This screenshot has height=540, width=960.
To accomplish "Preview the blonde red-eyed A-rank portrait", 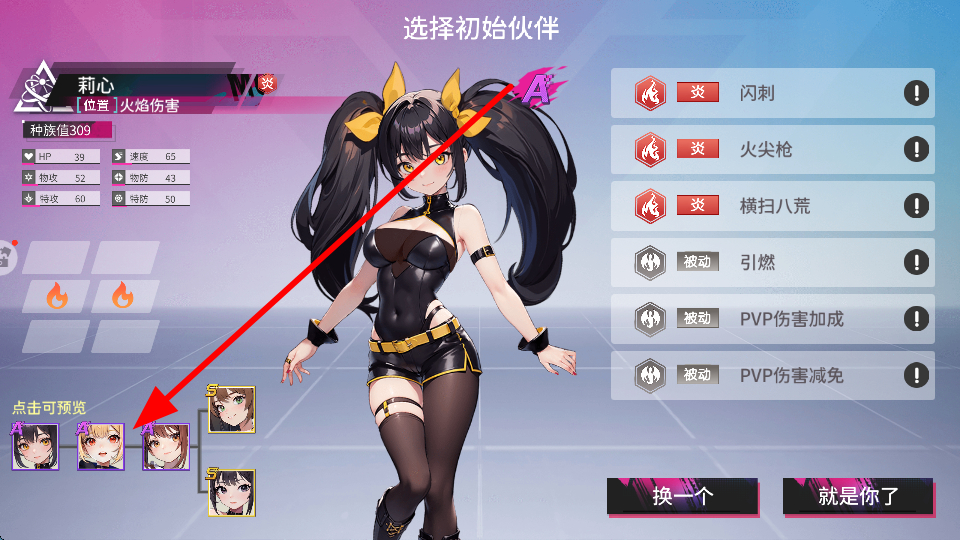I will tap(101, 446).
